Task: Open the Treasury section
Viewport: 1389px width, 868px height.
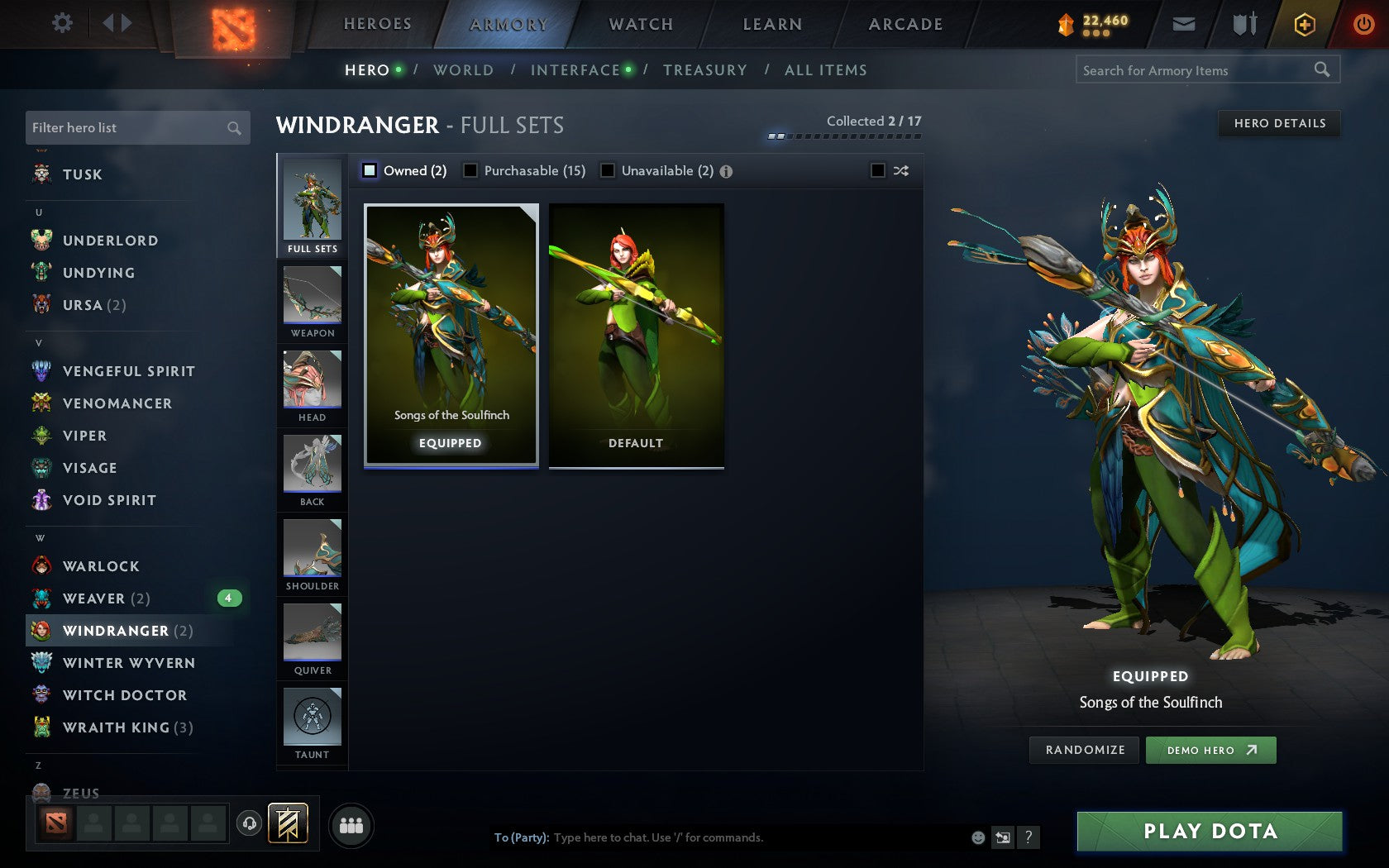Action: pos(705,70)
